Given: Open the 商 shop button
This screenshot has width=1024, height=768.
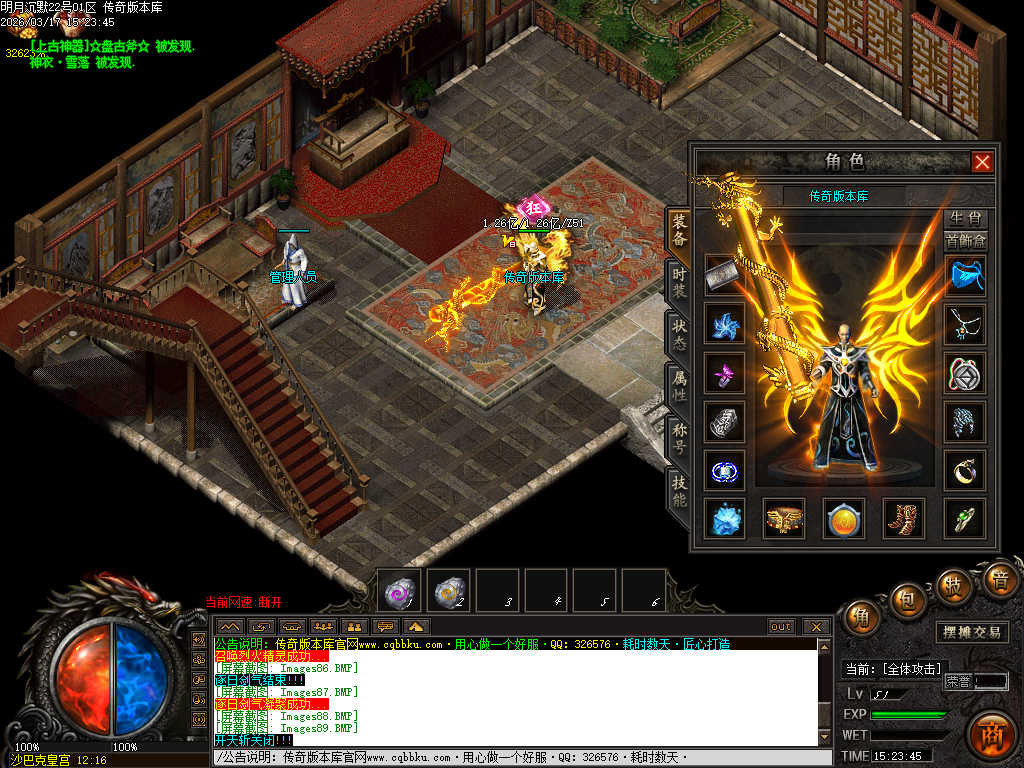Looking at the screenshot, I should pos(993,731).
